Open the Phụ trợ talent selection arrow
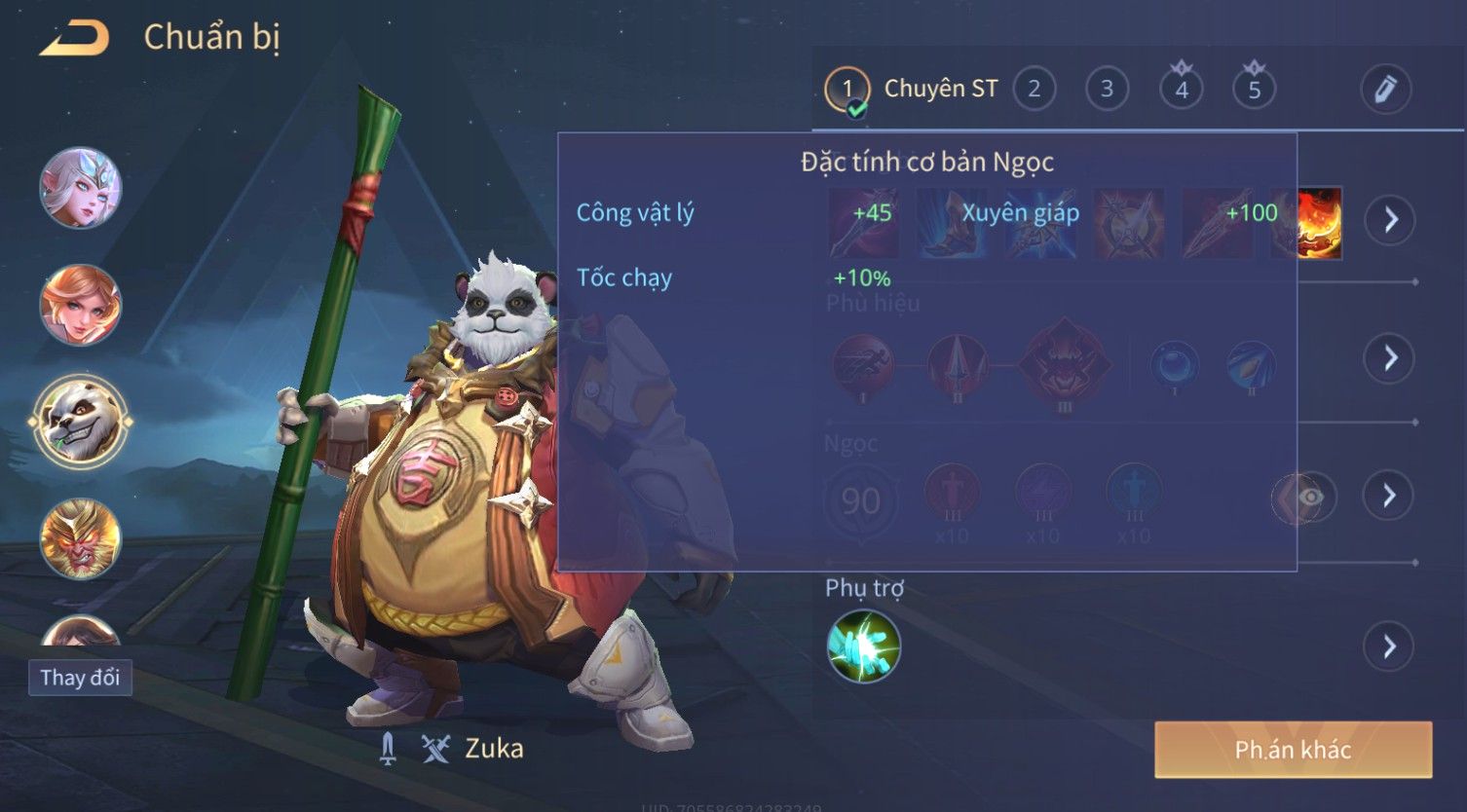Image resolution: width=1467 pixels, height=812 pixels. point(1389,646)
